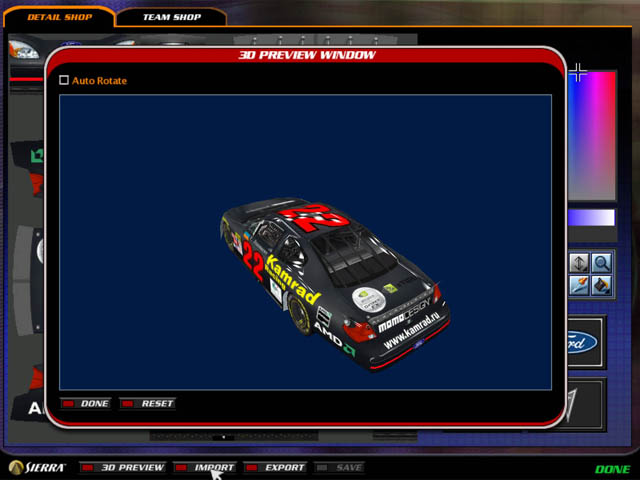Export the current paint scheme

[275, 467]
